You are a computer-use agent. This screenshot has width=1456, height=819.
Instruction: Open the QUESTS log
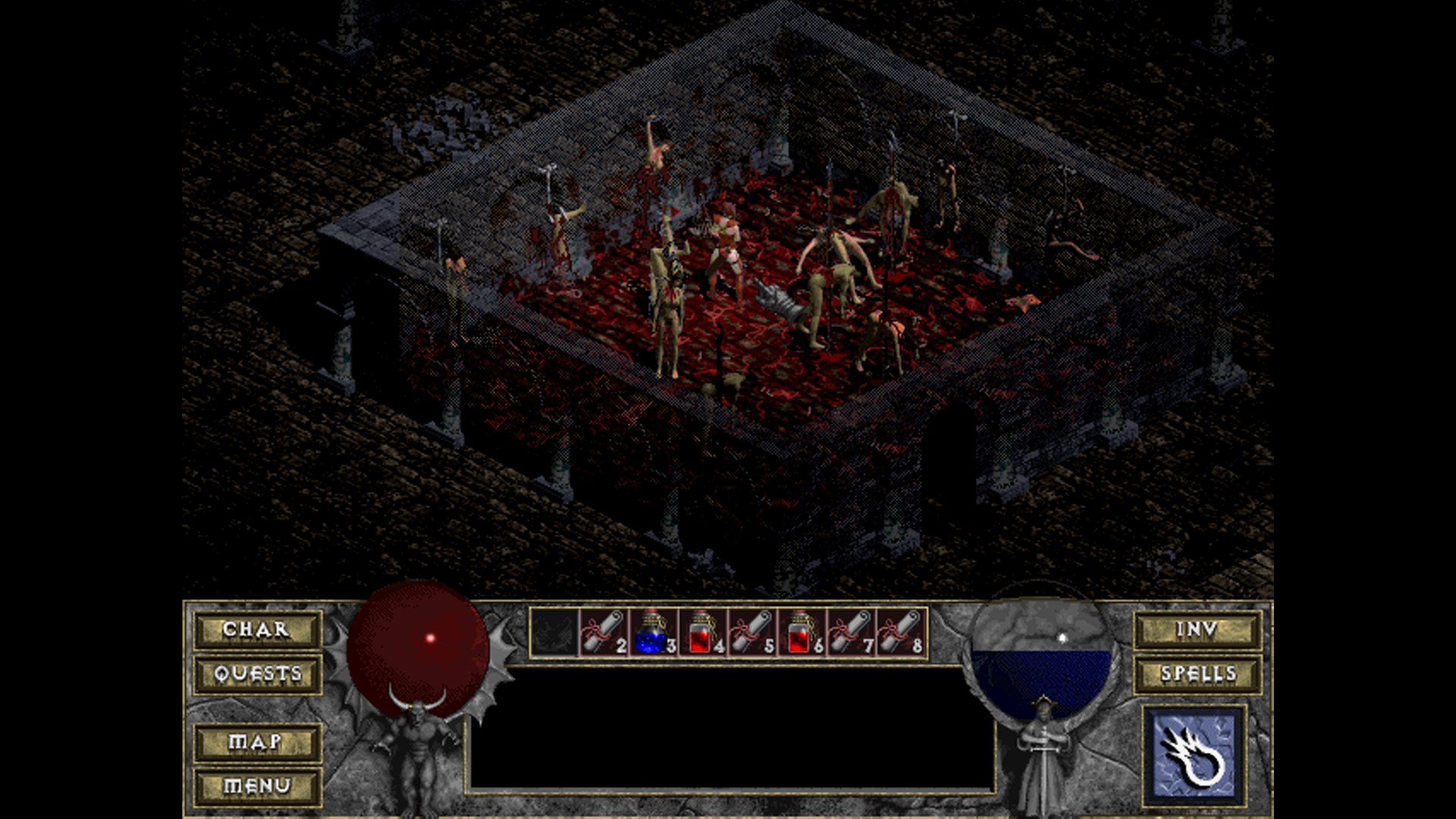click(256, 674)
